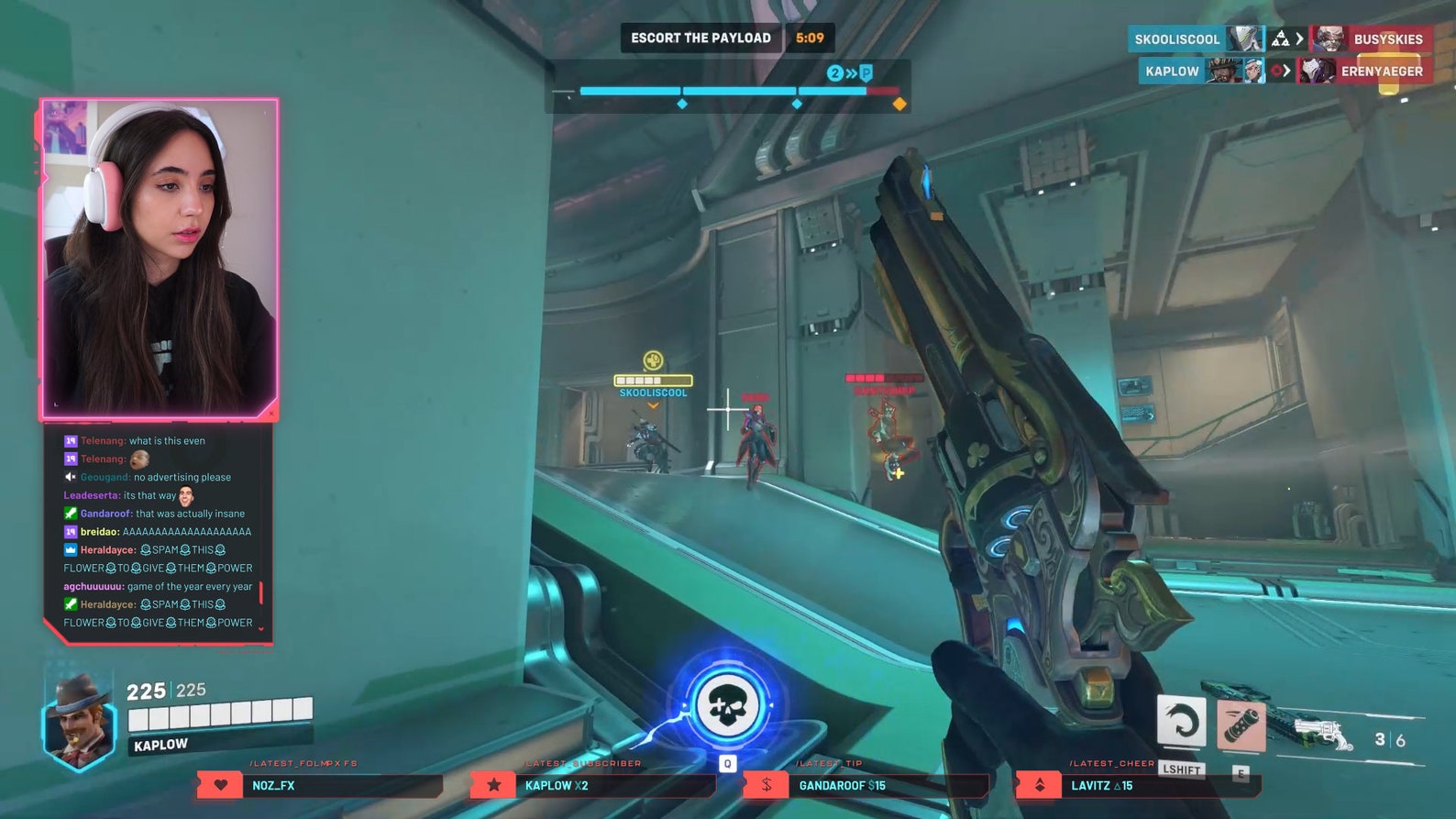Expand chat with the red down chevron
1456x819 pixels.
[261, 627]
